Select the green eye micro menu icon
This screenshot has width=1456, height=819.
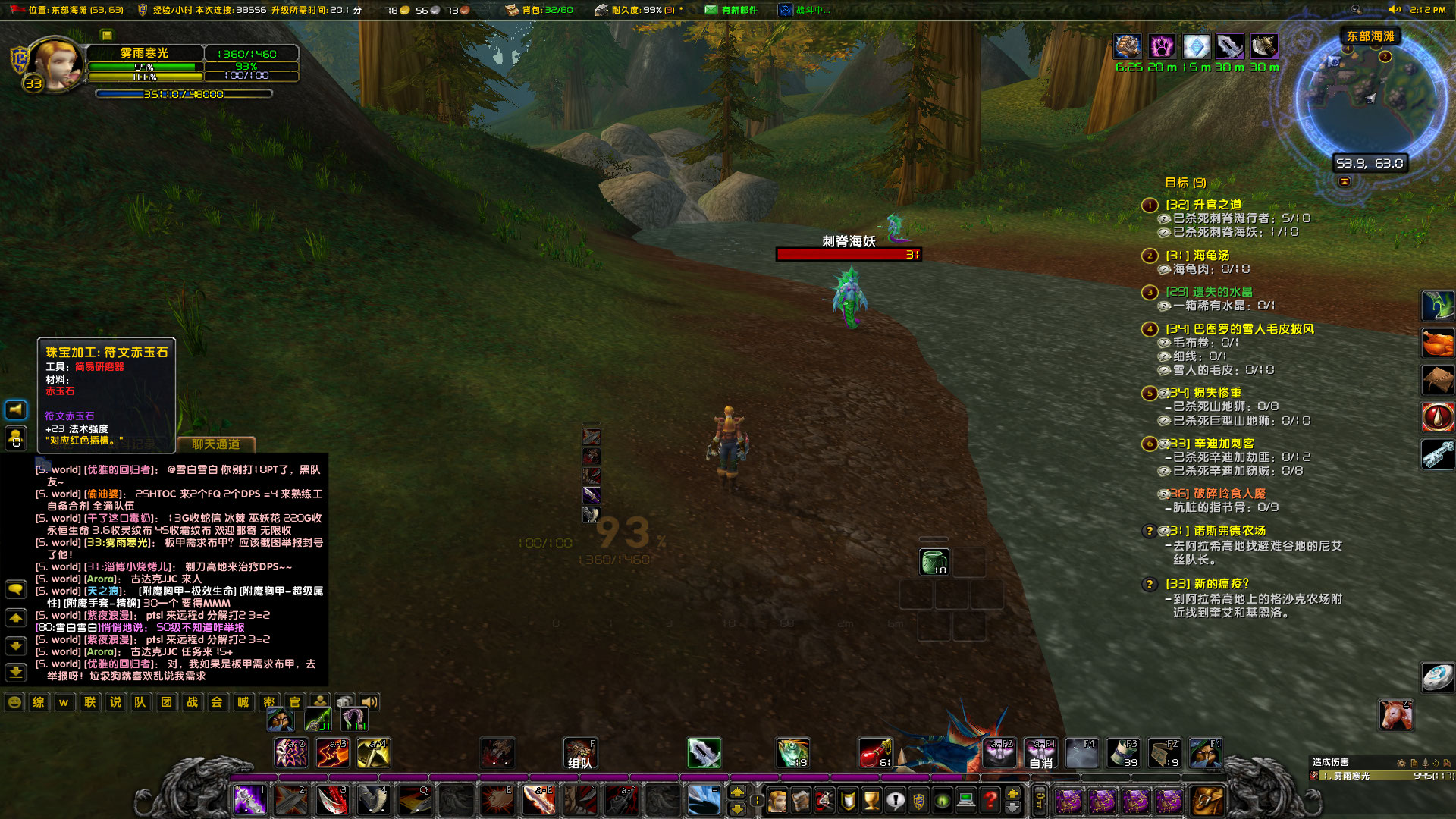(941, 802)
